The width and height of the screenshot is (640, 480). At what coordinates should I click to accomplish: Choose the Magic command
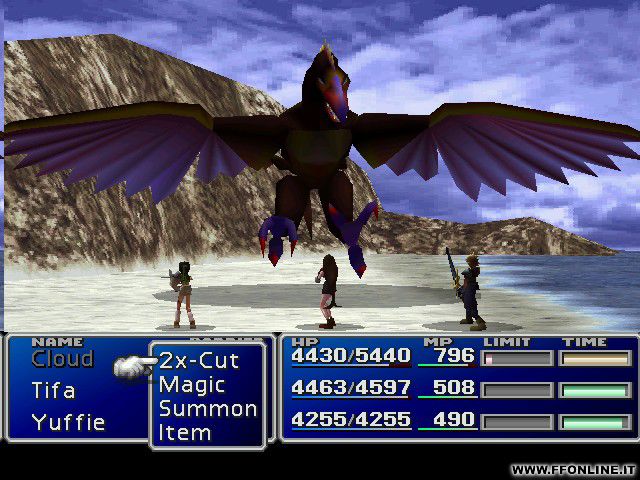192,385
